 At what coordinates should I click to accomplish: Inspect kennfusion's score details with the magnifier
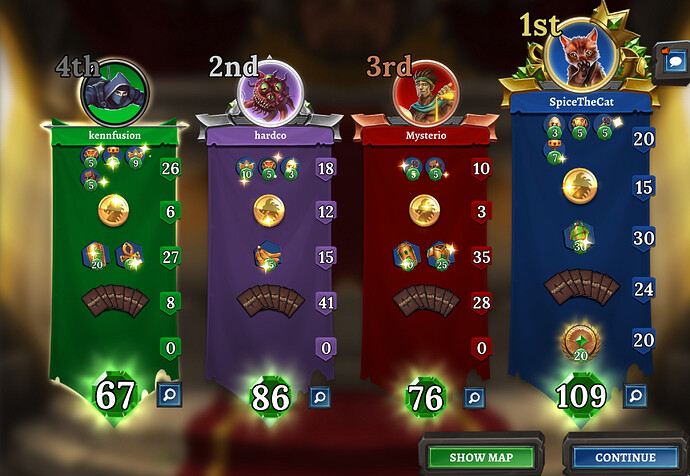click(x=166, y=396)
